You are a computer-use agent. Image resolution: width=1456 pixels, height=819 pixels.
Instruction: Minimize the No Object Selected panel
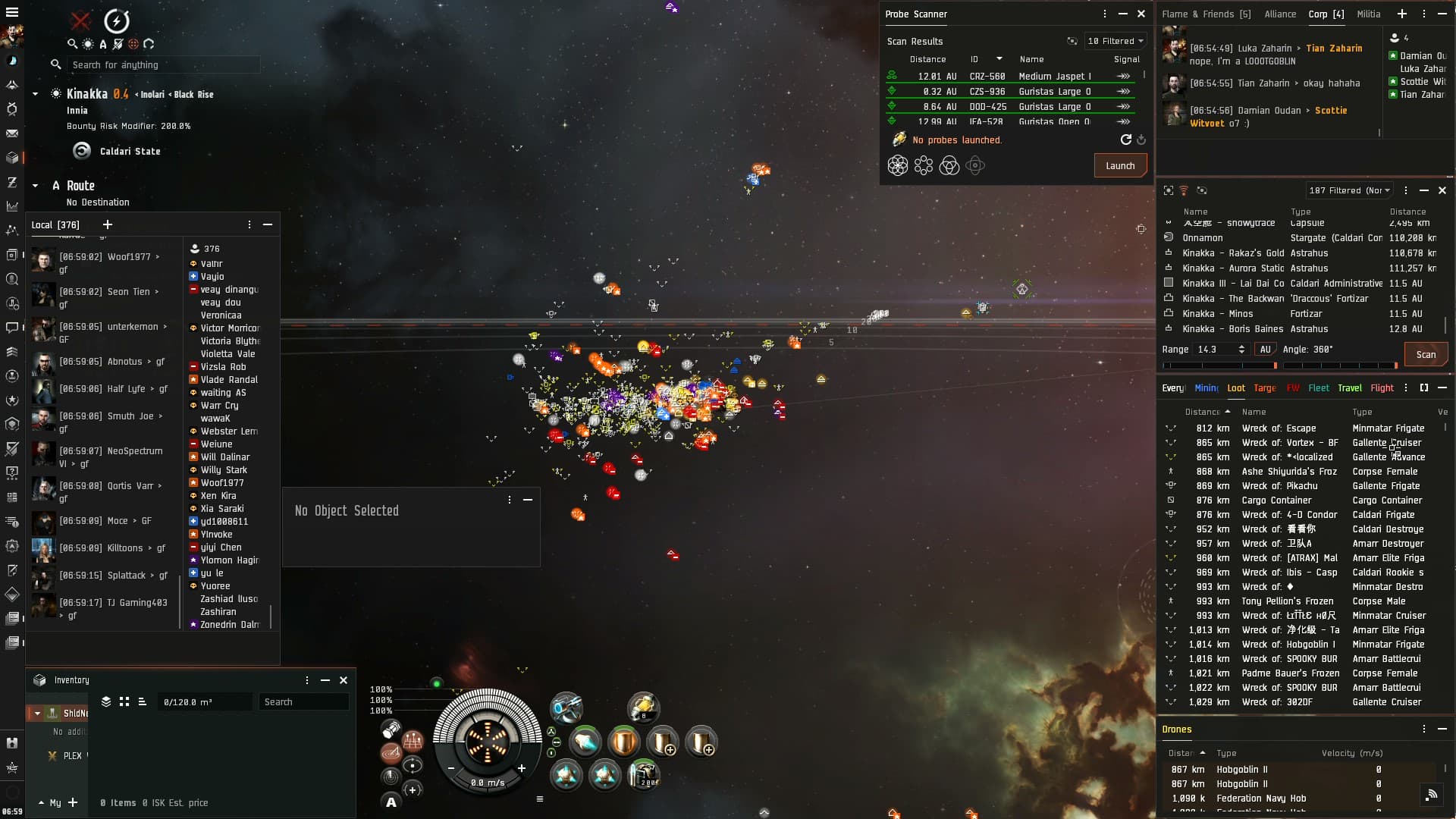coord(528,500)
